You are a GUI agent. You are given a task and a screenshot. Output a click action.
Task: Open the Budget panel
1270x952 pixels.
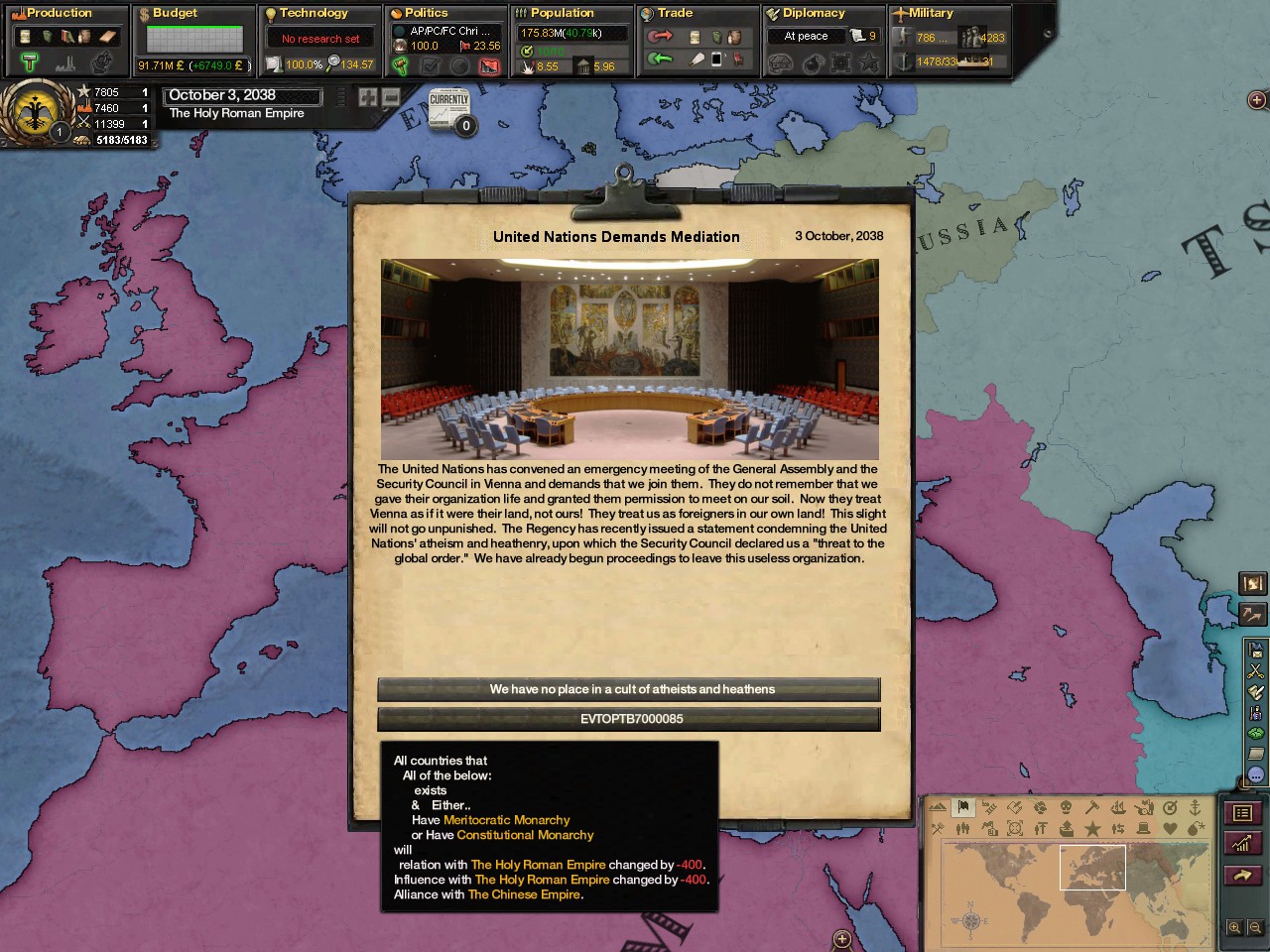[x=175, y=13]
